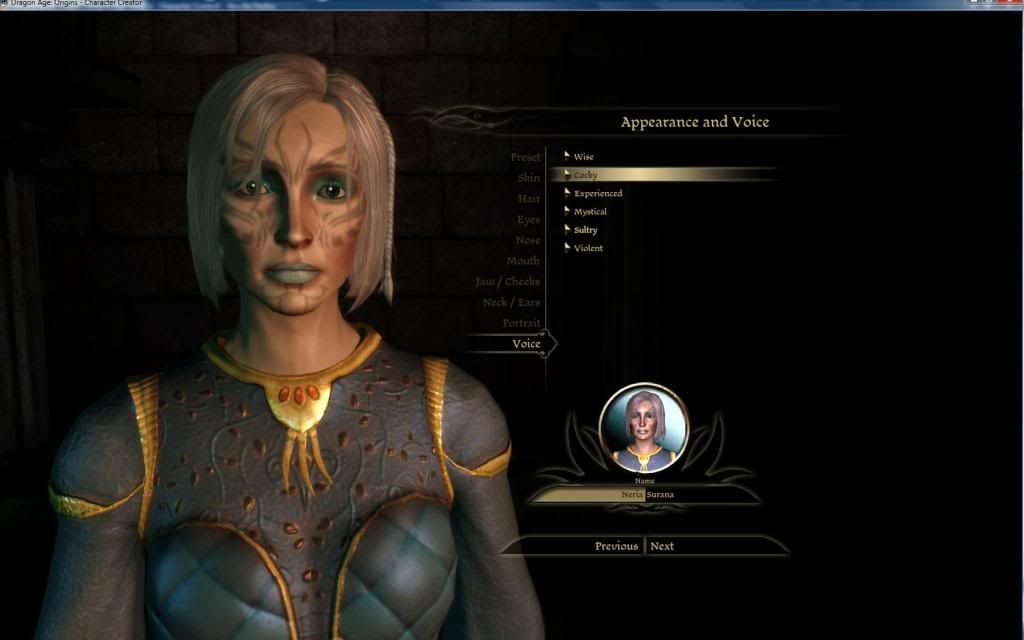The height and width of the screenshot is (640, 1024).
Task: Go back with the Previous button
Action: [616, 546]
